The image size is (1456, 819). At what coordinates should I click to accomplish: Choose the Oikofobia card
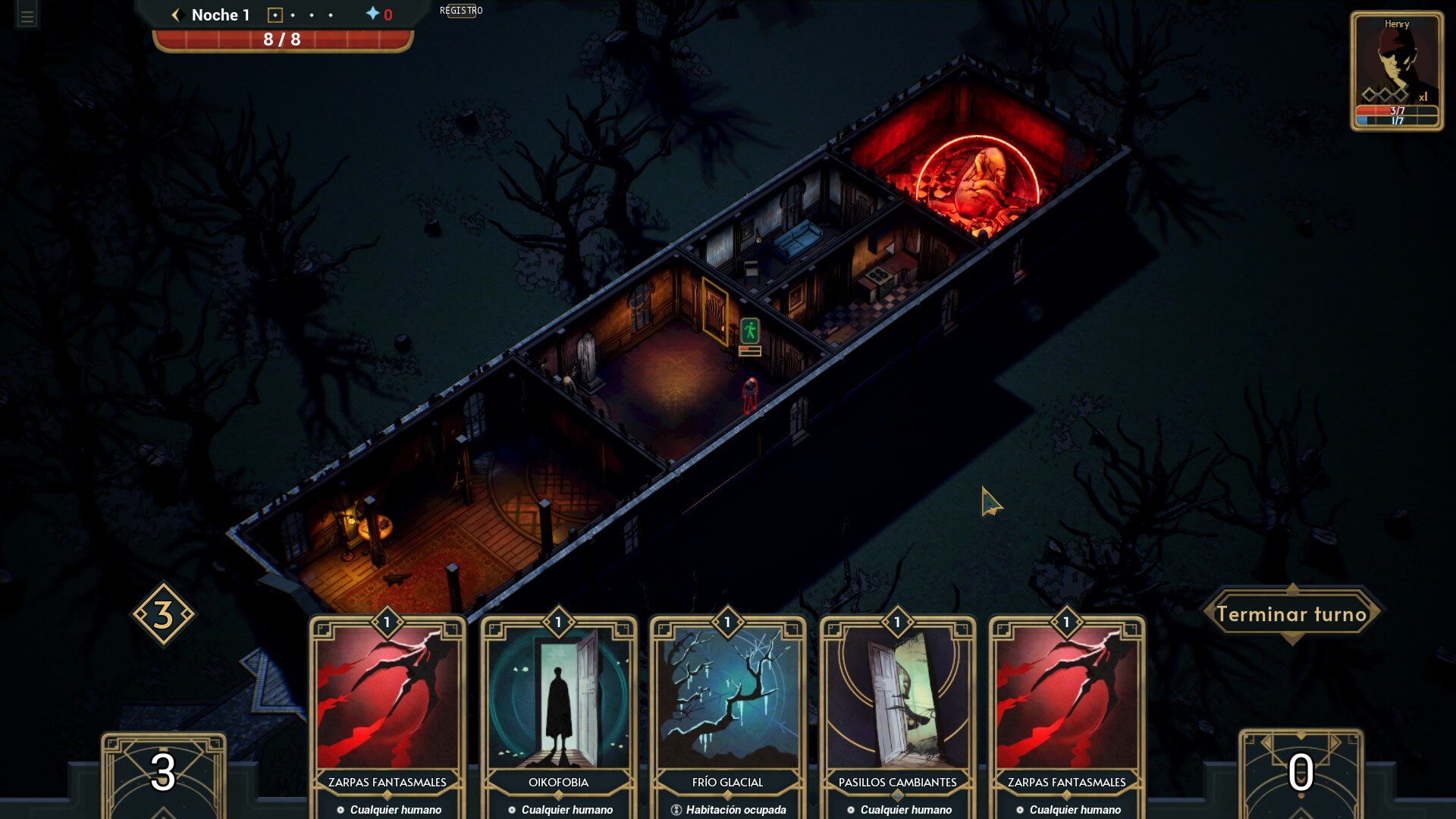pyautogui.click(x=559, y=713)
